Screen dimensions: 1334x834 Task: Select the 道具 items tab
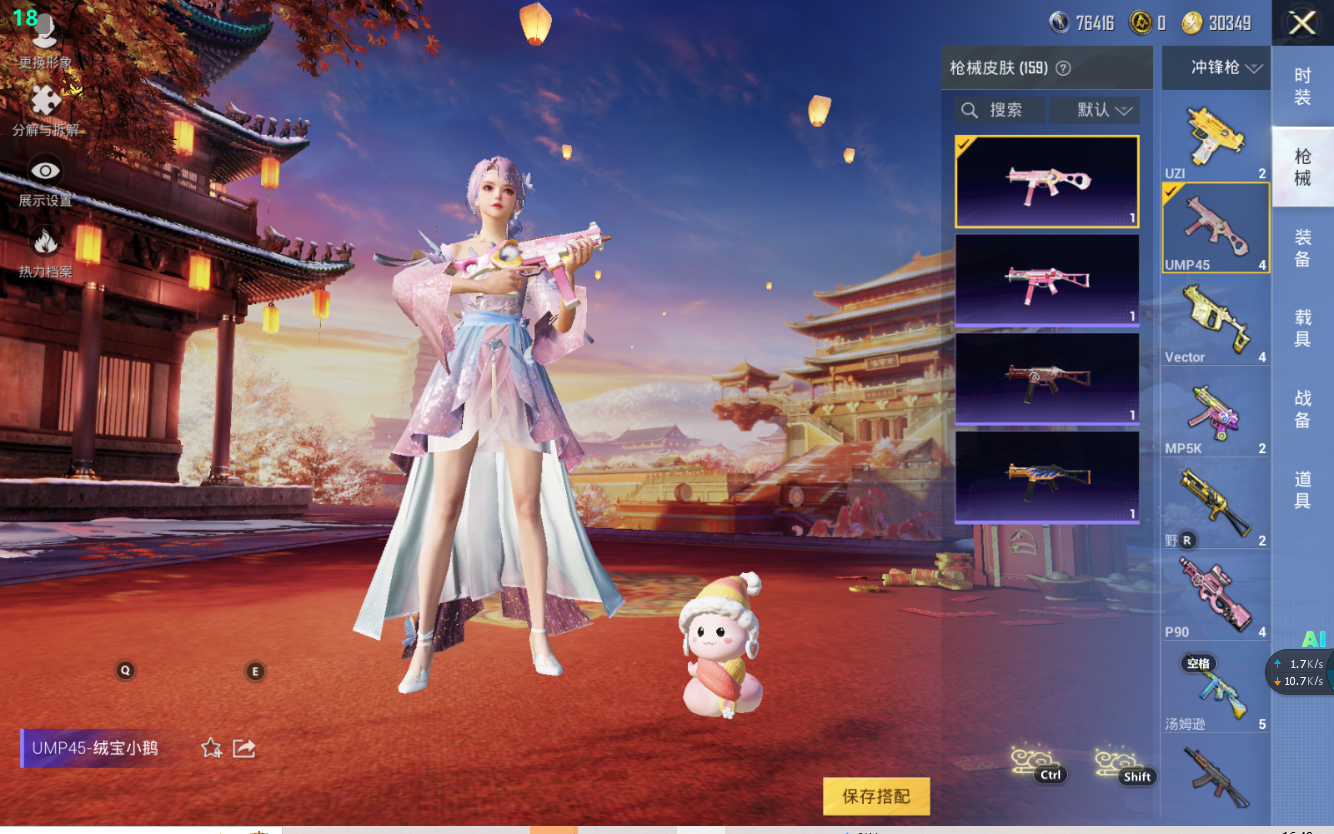tap(1302, 491)
